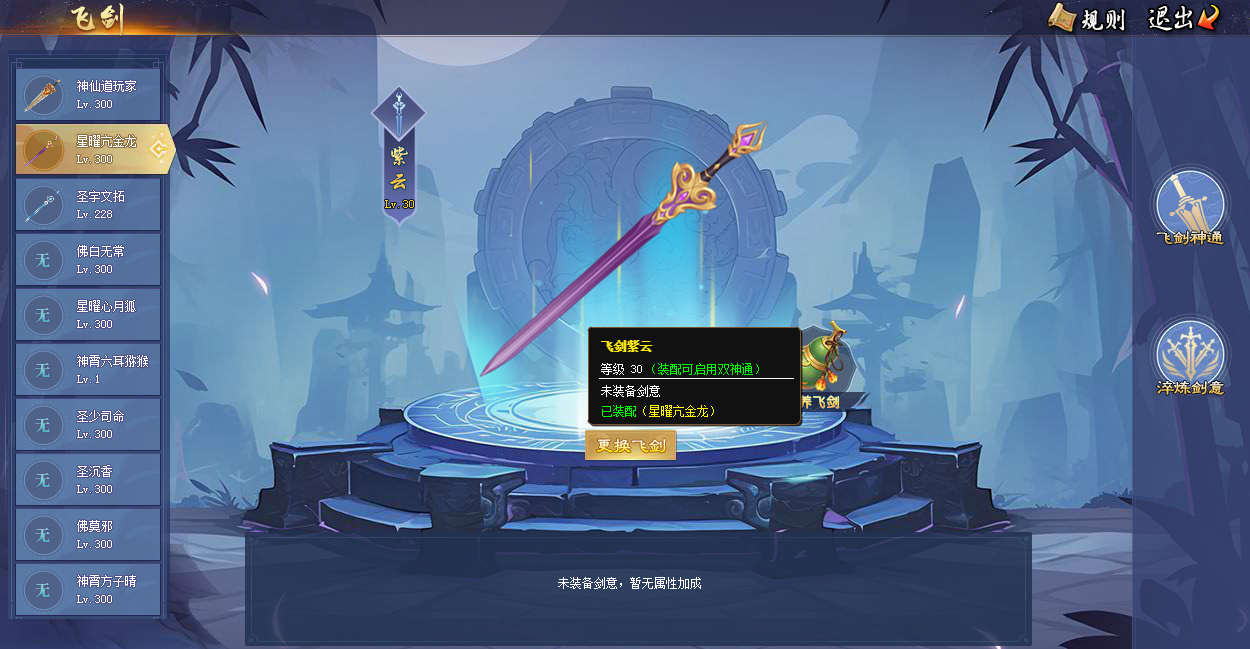Open the 淬炼剑意 refinement menu
Screen dimensions: 1250x649
point(1190,358)
